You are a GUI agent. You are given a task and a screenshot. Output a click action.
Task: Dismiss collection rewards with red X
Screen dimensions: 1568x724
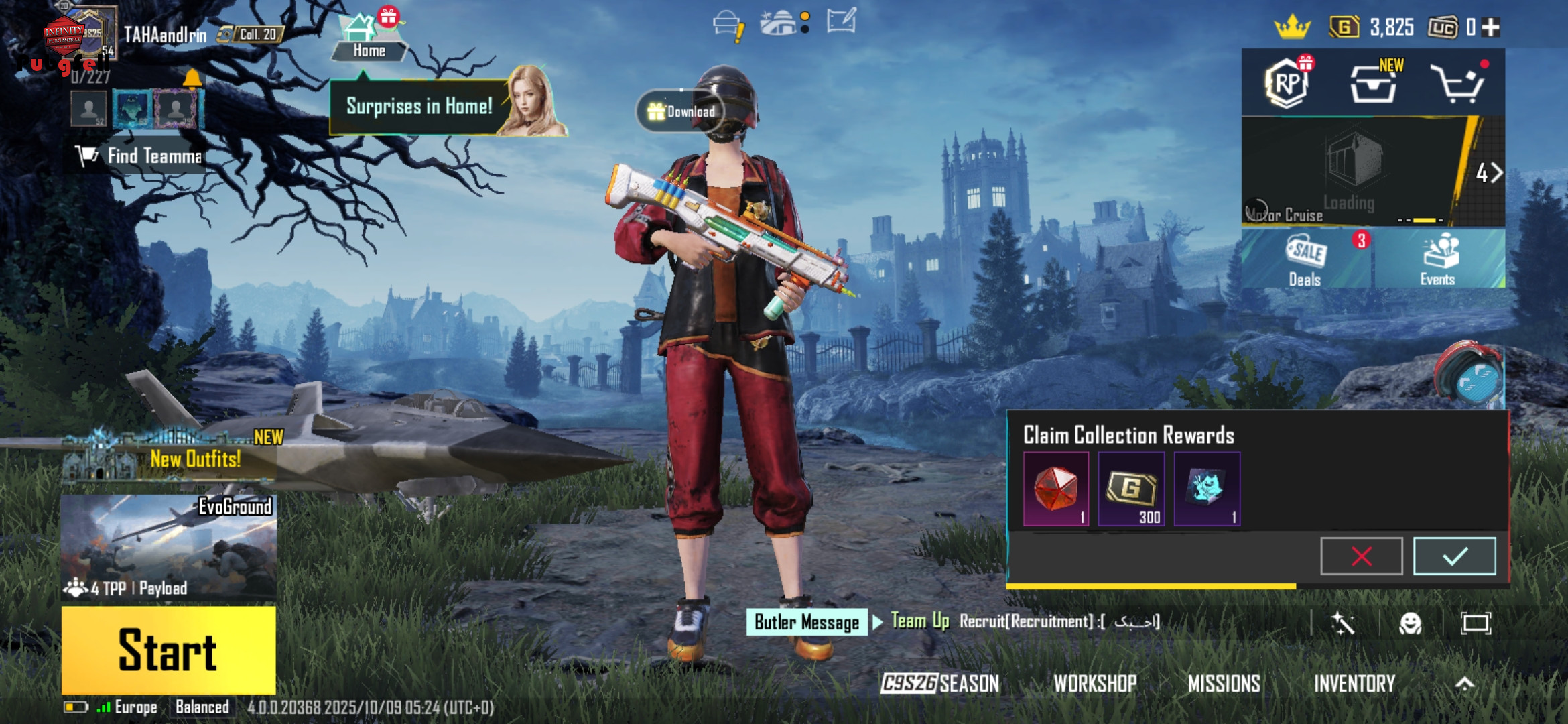[1361, 556]
